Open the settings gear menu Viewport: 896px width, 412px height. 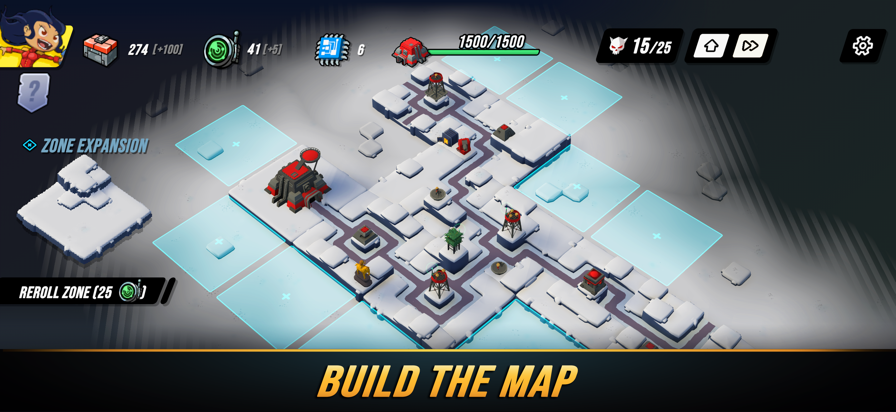[862, 45]
